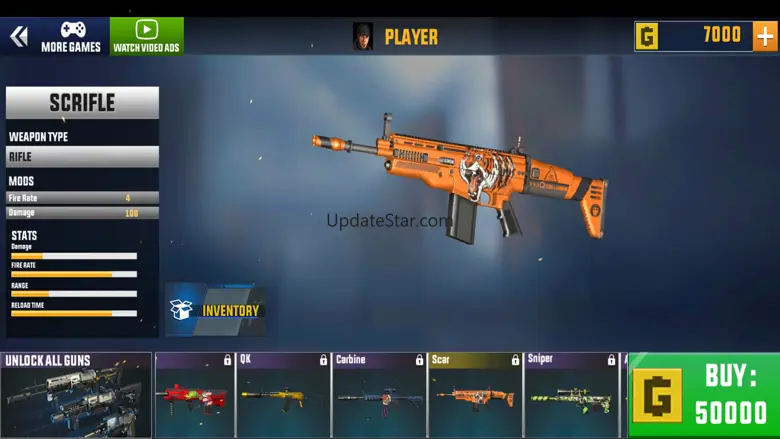Screen dimensions: 780x439
Task: Tap the plus button to add gold
Action: point(764,36)
